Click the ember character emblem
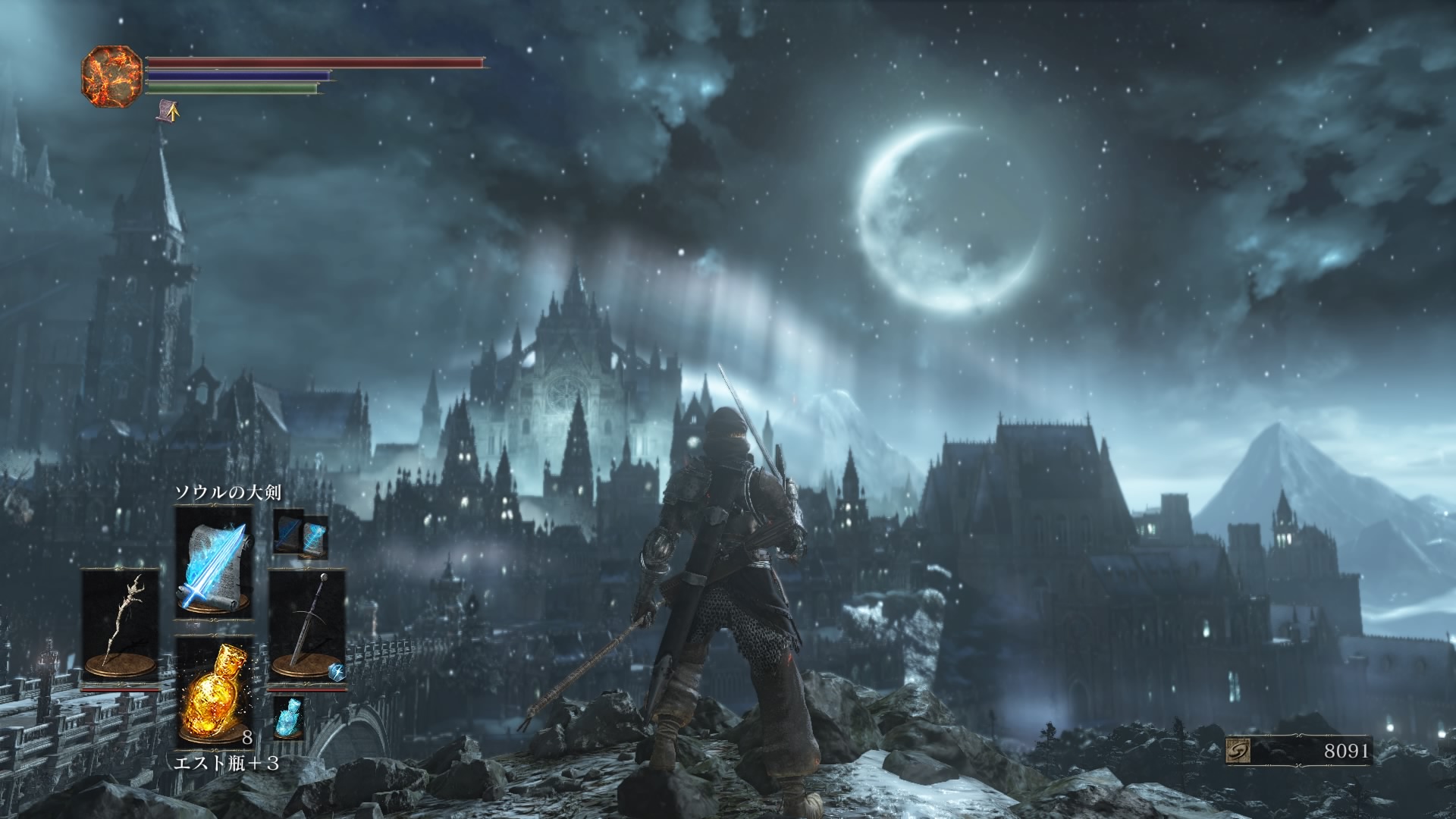 (x=111, y=76)
